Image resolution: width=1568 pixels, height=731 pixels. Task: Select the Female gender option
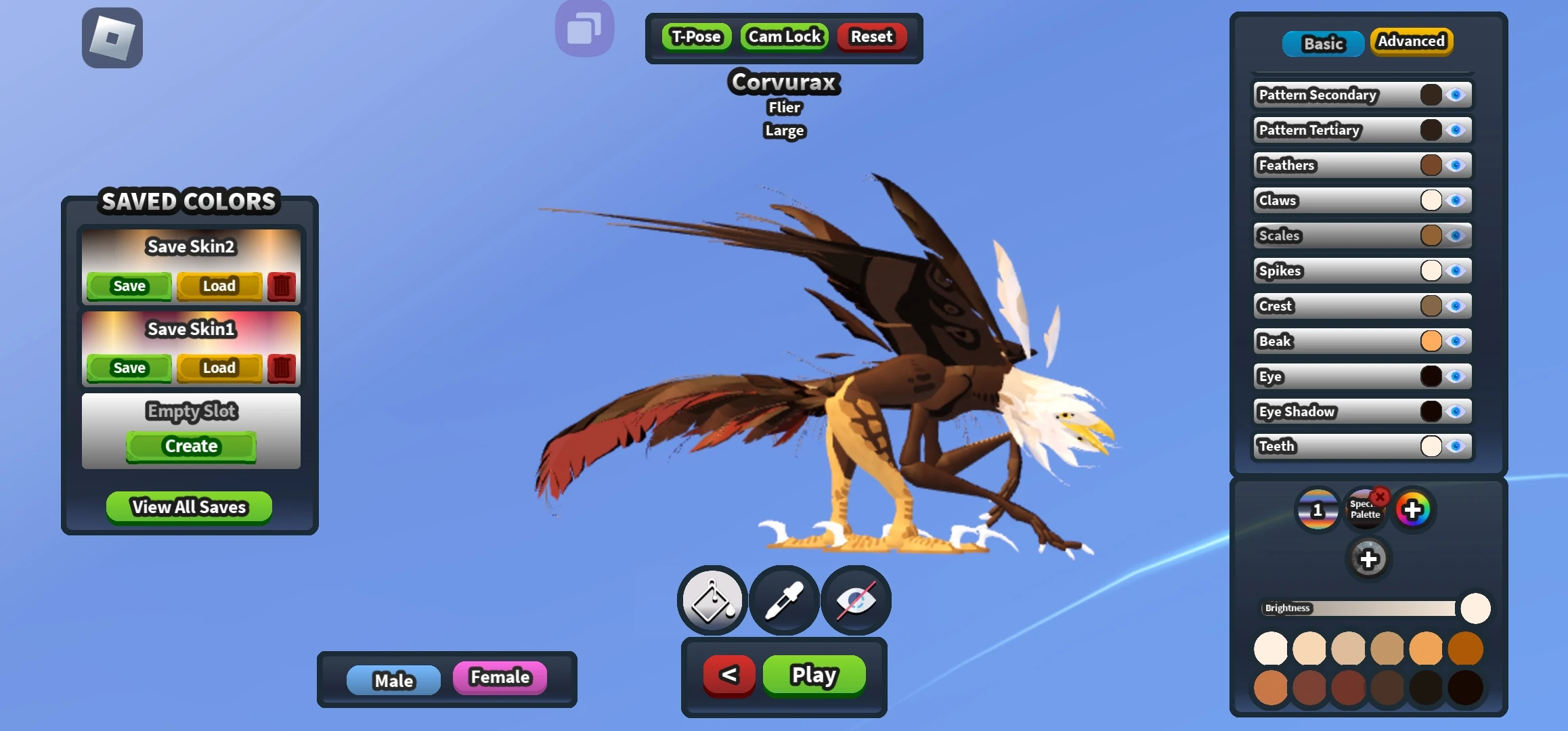click(x=499, y=677)
